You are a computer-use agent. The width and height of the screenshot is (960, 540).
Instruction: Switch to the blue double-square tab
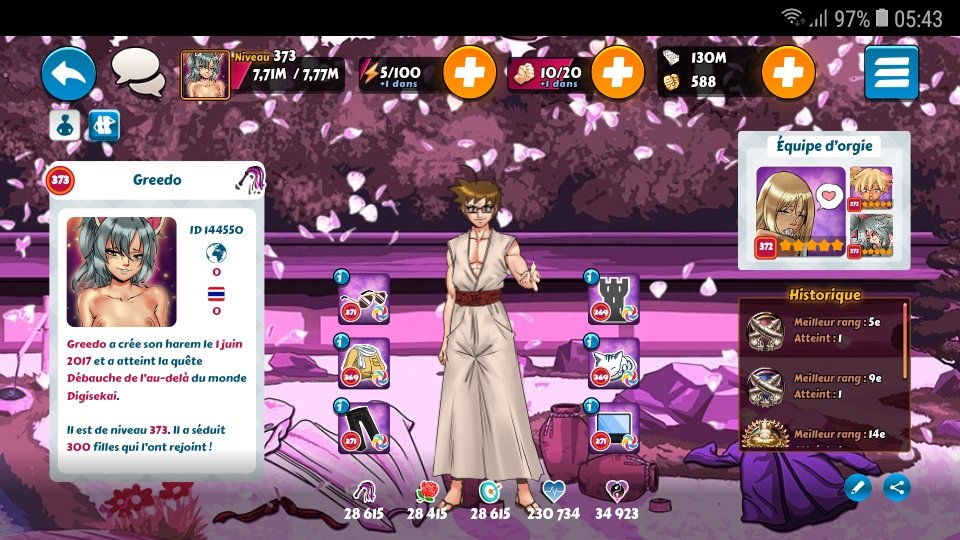104,125
